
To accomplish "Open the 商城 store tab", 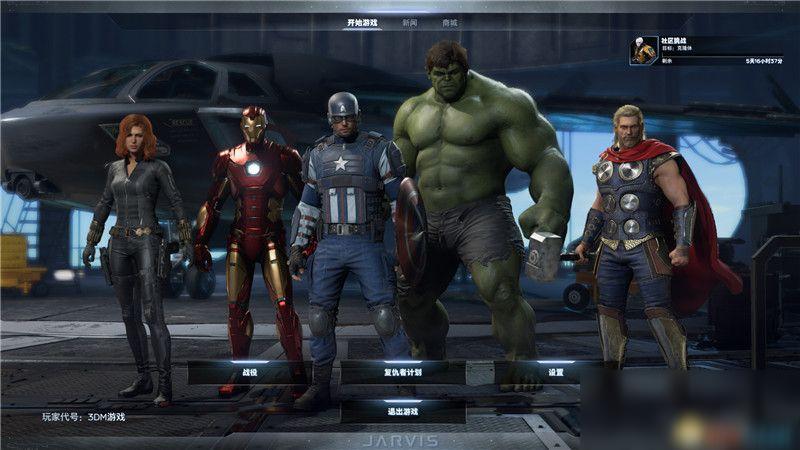I will 450,22.
